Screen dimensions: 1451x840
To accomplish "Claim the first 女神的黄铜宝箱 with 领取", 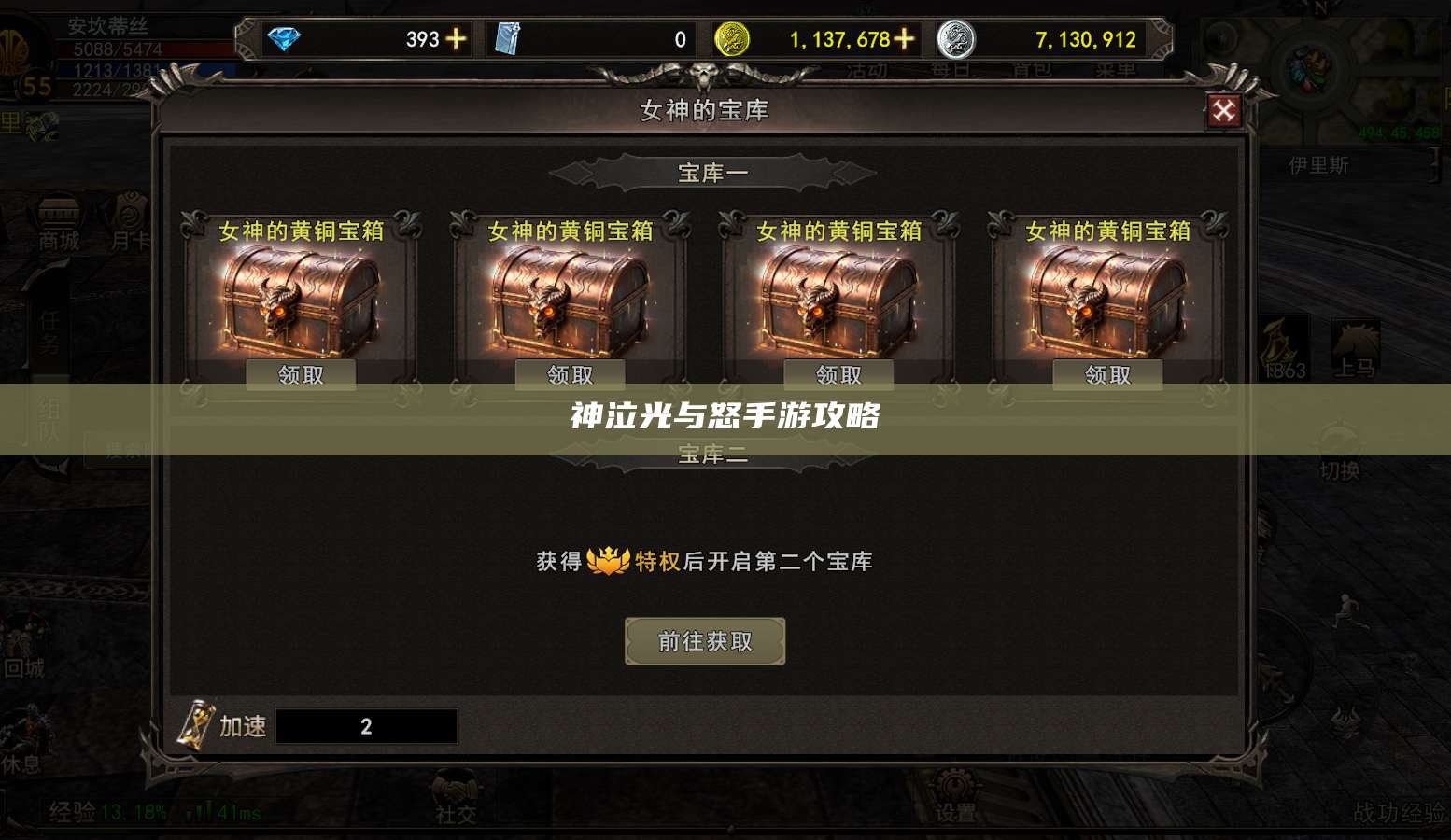I will point(301,373).
